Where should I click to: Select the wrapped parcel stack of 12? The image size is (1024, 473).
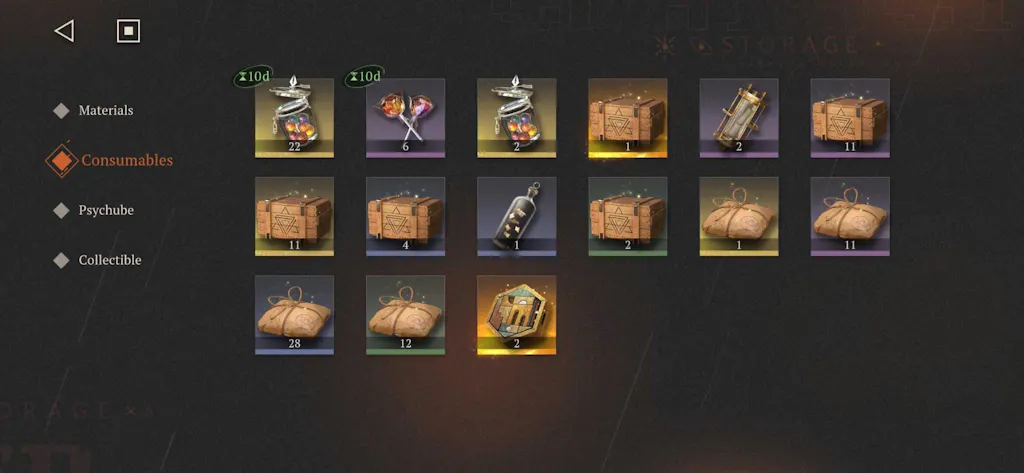(x=405, y=315)
